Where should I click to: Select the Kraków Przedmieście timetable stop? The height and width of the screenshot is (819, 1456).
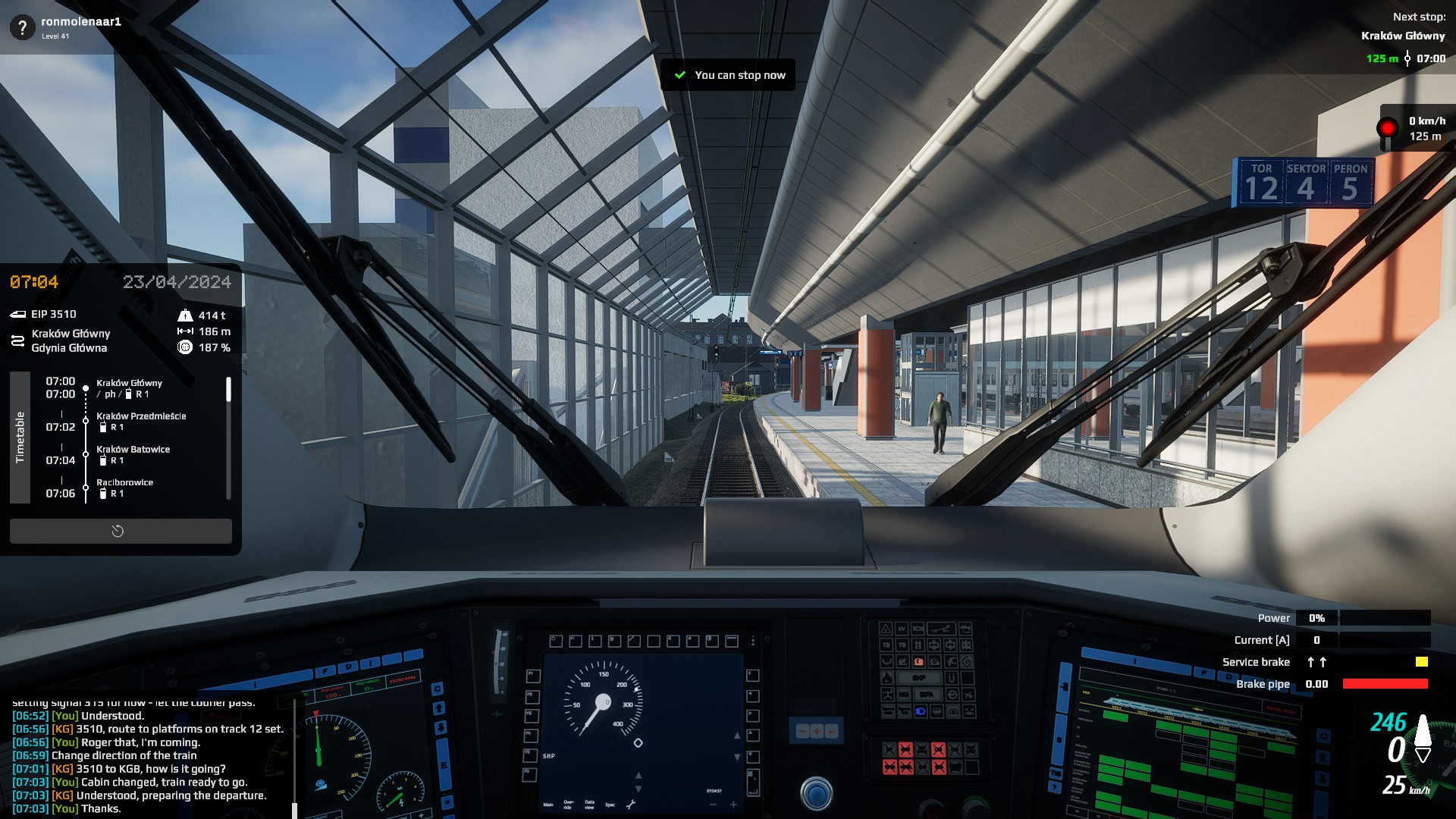[x=140, y=416]
